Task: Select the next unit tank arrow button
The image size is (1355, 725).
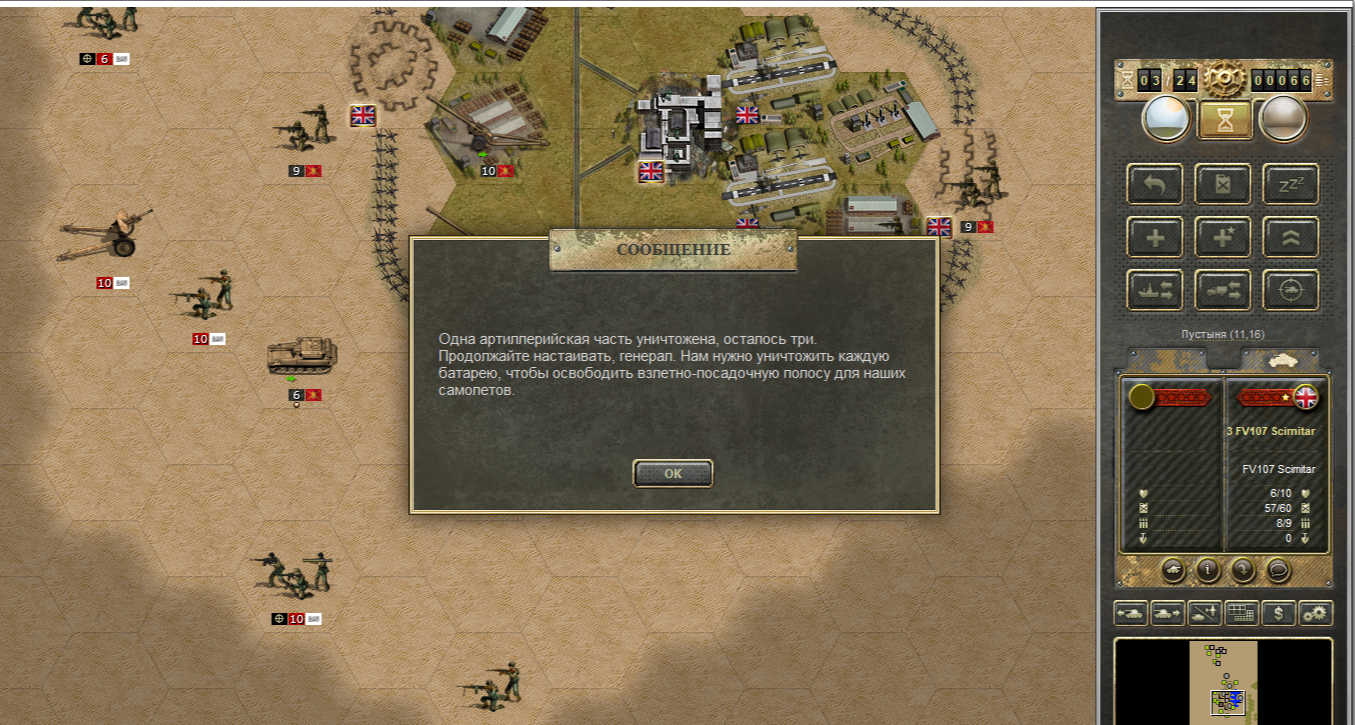Action: pos(1167,613)
